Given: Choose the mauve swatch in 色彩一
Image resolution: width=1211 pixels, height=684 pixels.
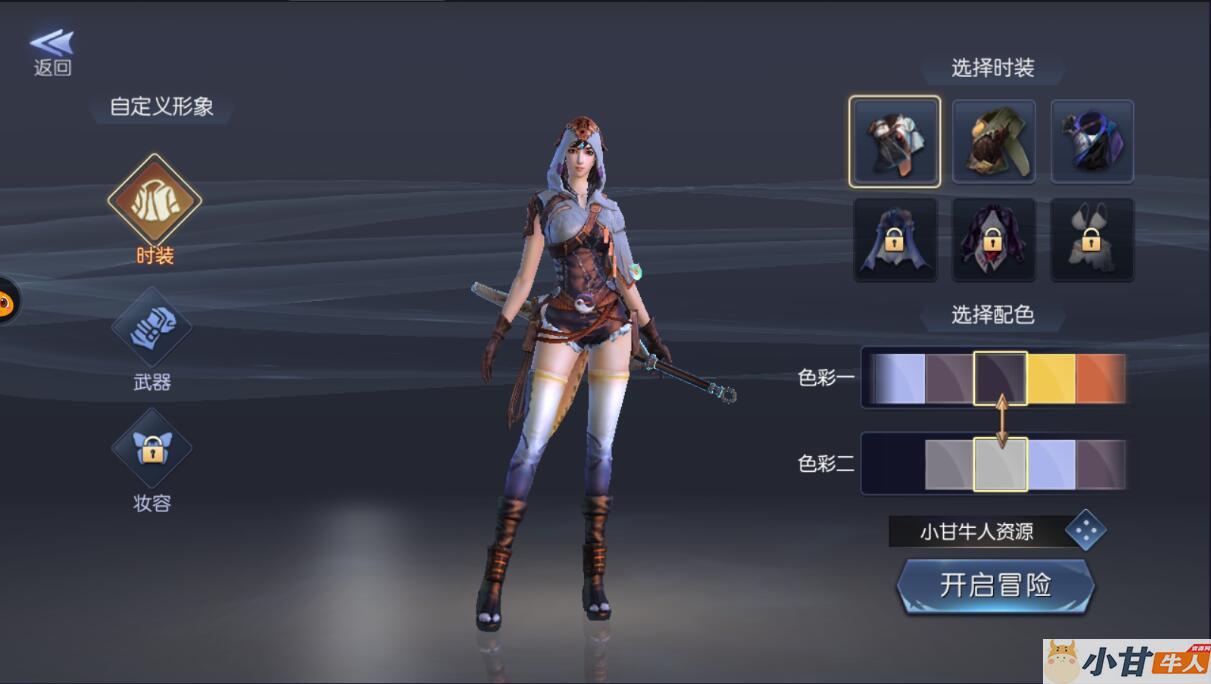Looking at the screenshot, I should point(949,379).
